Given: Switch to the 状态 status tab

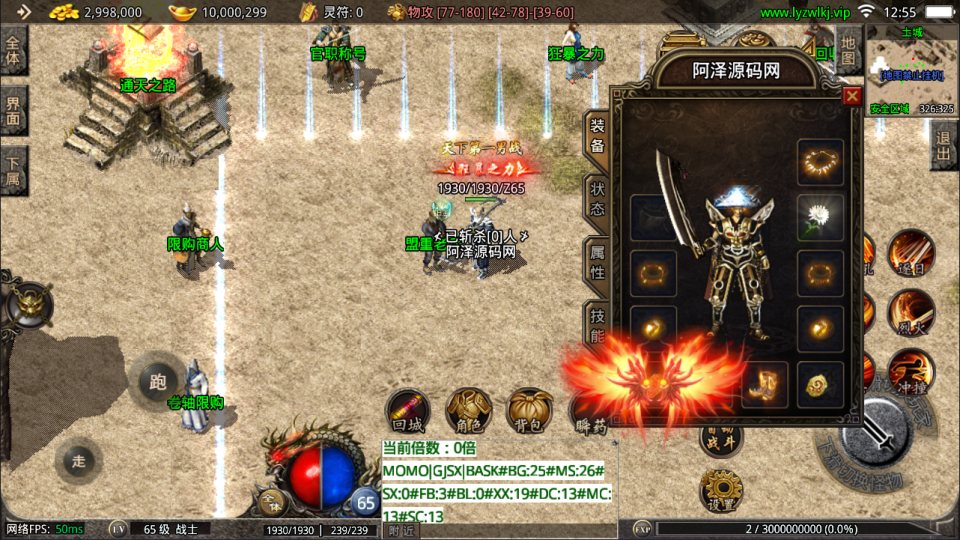Looking at the screenshot, I should pyautogui.click(x=596, y=198).
